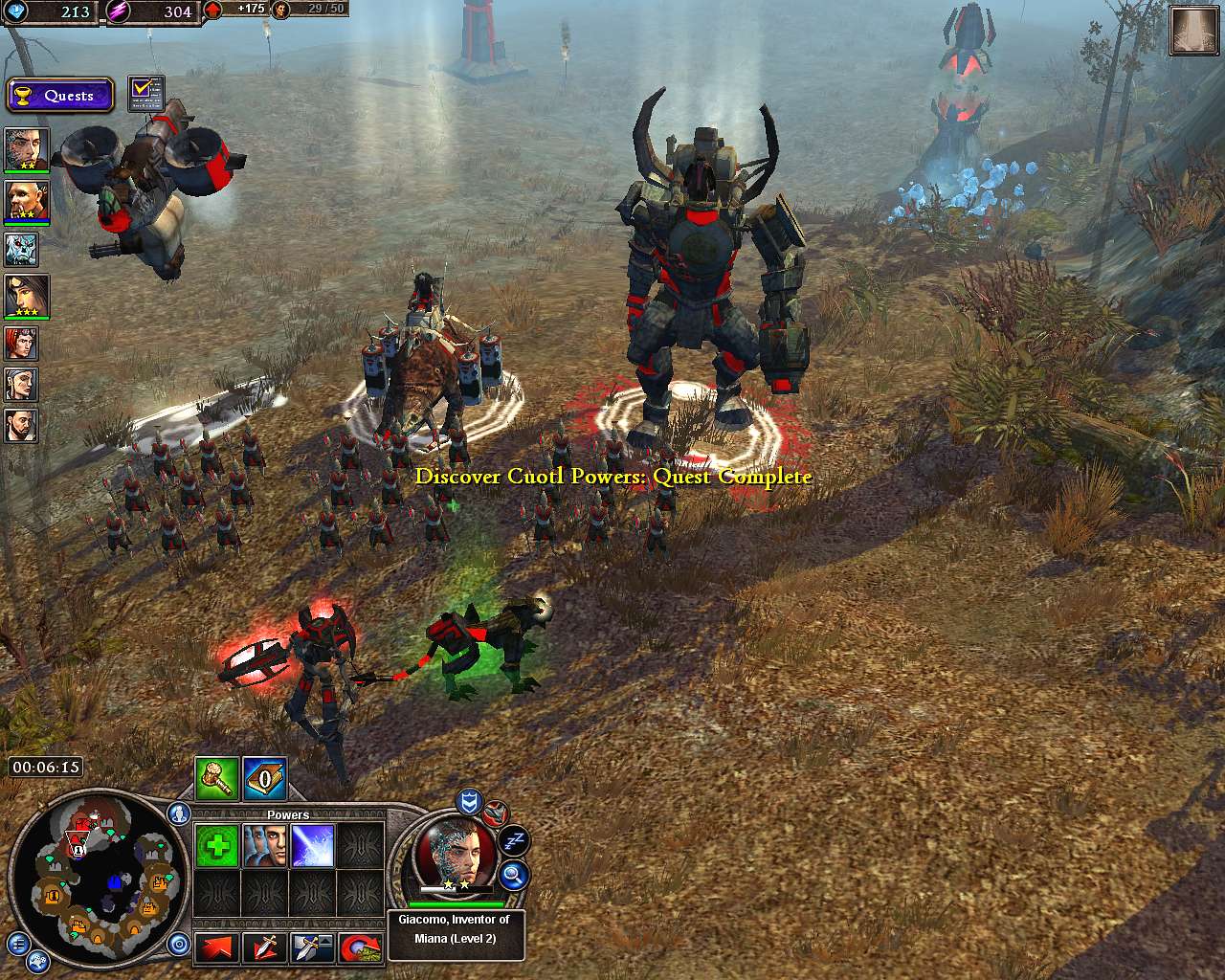Select the pale blue creature hero portrait
The width and height of the screenshot is (1225, 980).
click(21, 250)
